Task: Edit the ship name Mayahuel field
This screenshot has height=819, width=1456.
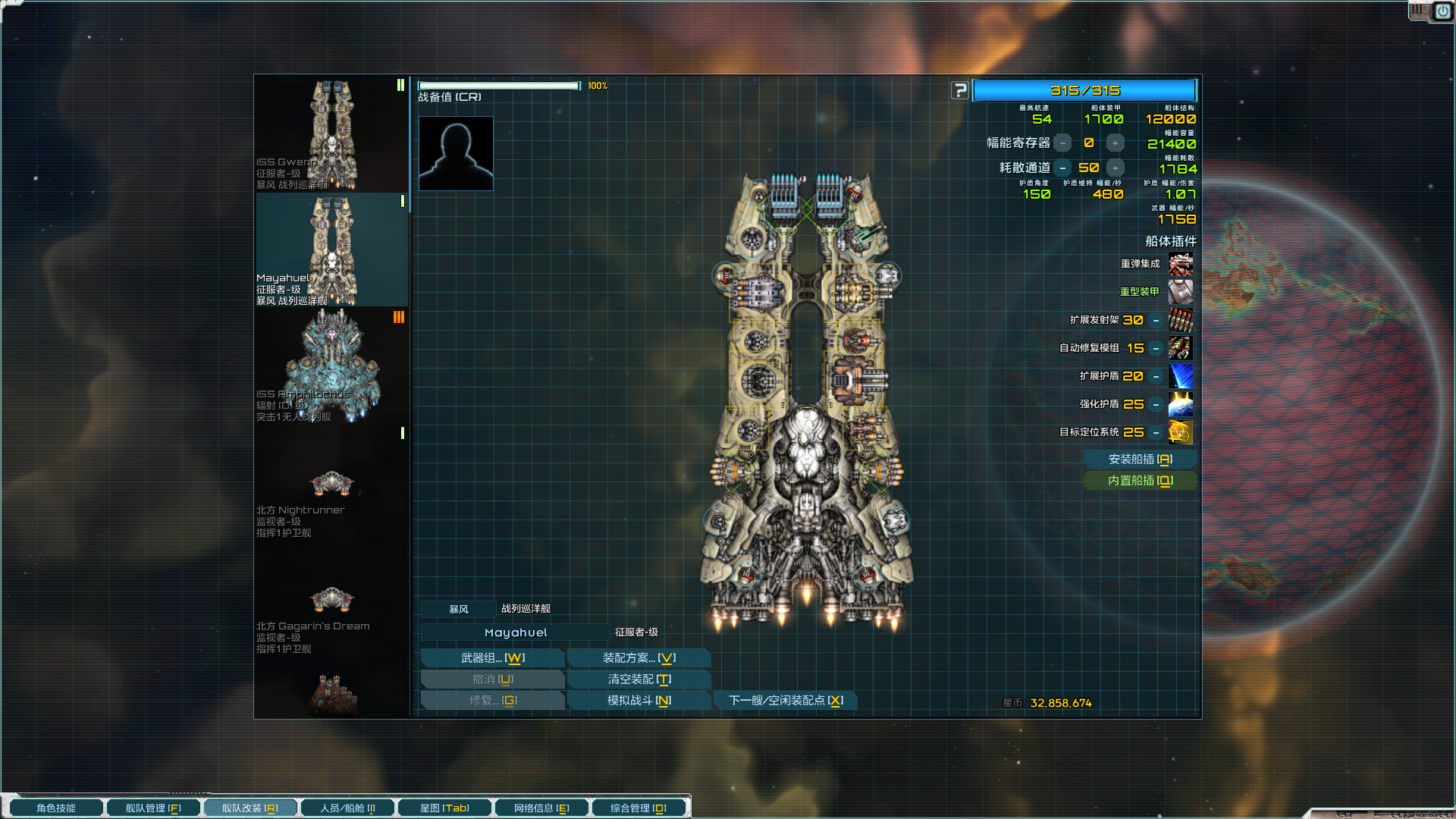Action: point(516,632)
